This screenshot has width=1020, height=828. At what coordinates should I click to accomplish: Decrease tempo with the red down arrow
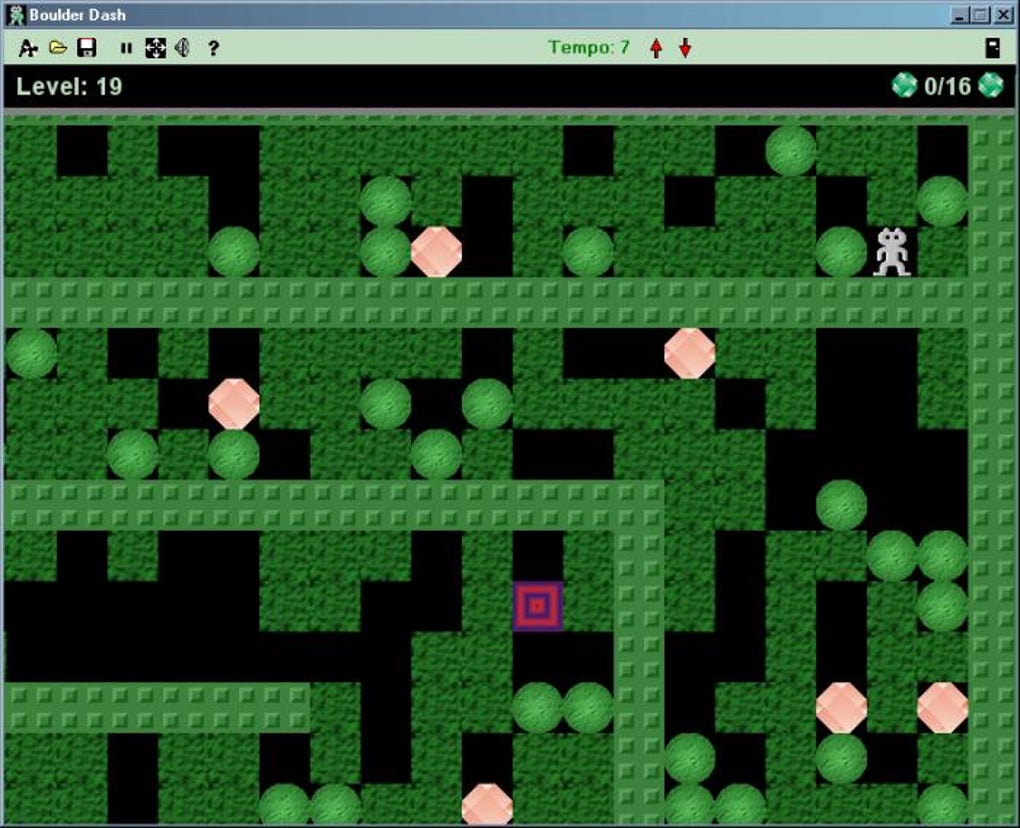[685, 48]
